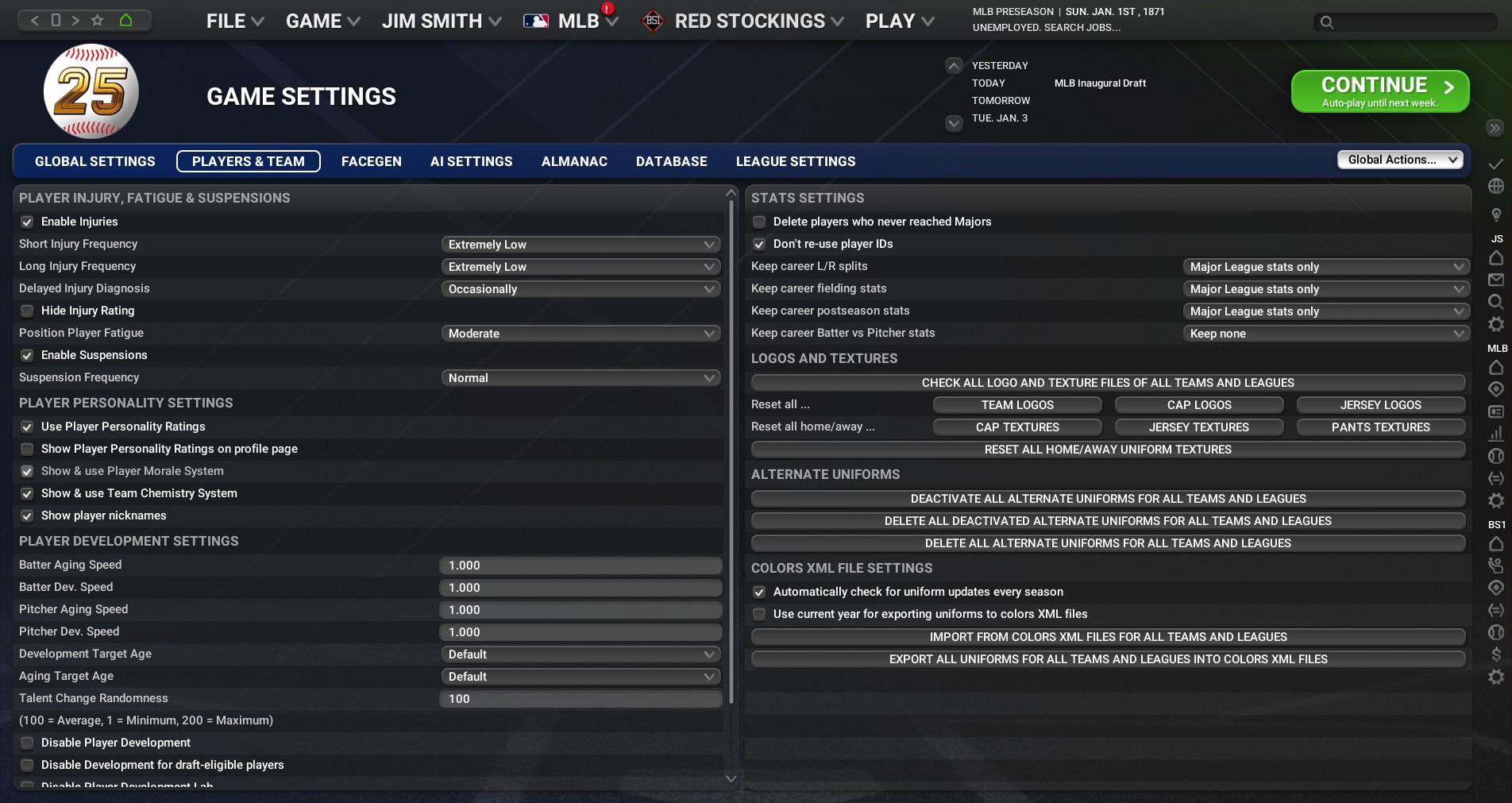
Task: Toggle the Enable Injuries checkbox
Action: 27,222
